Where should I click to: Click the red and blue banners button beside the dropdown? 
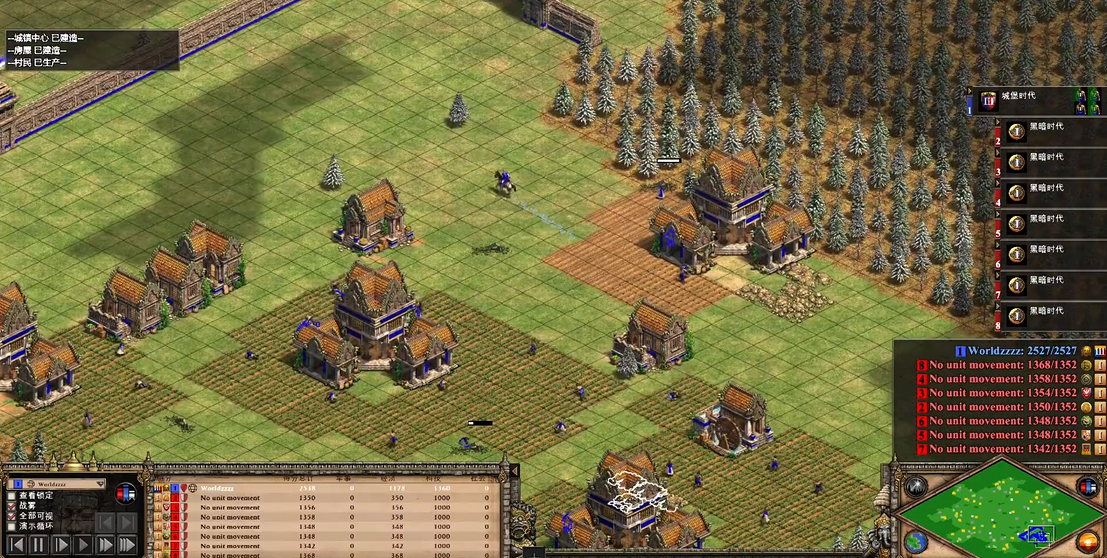[126, 493]
